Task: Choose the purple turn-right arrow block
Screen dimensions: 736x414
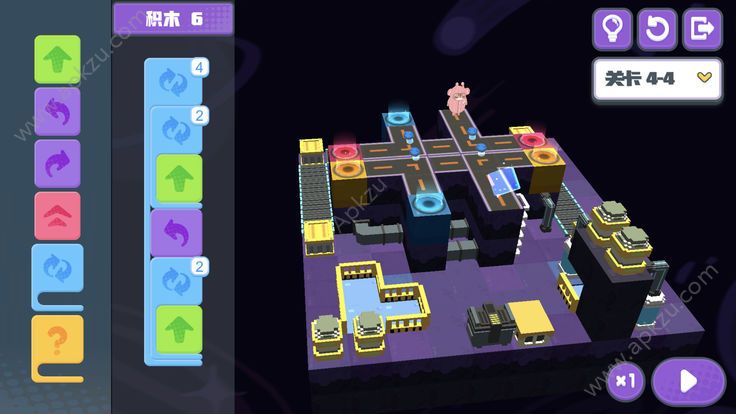Action: 57,163
